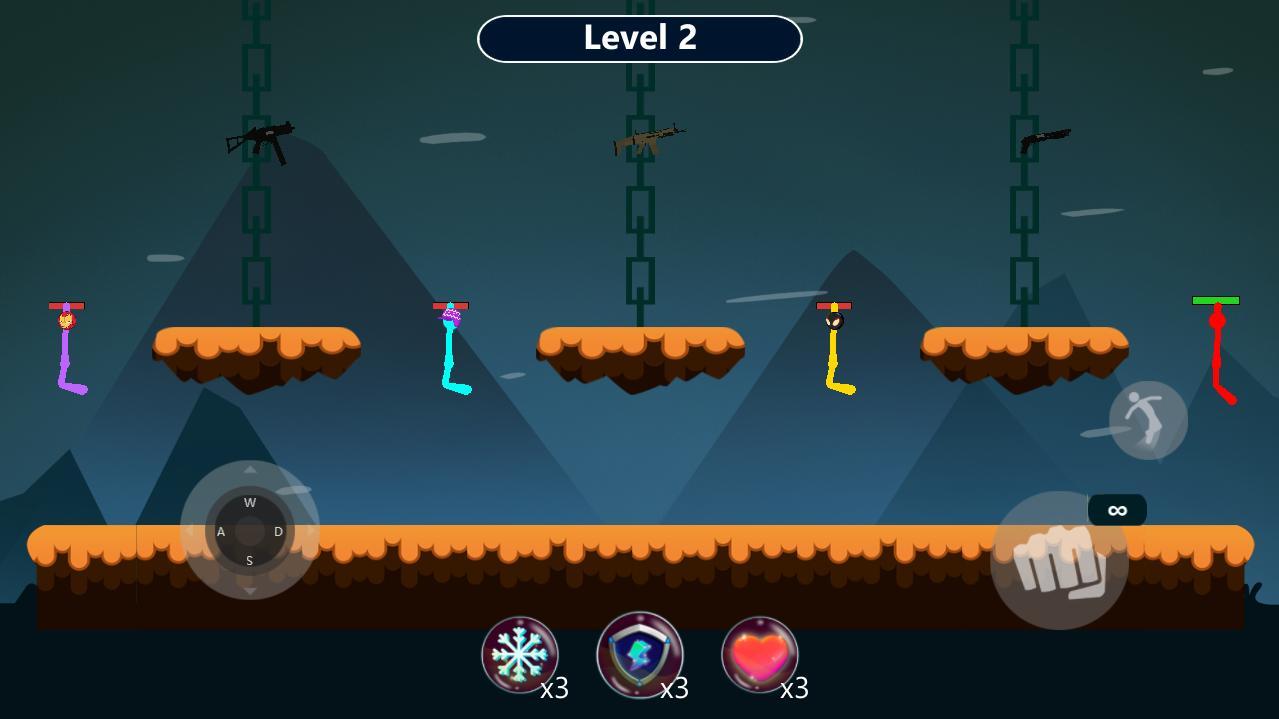Image resolution: width=1279 pixels, height=719 pixels.
Task: Click the S direction on the joystick
Action: point(250,560)
